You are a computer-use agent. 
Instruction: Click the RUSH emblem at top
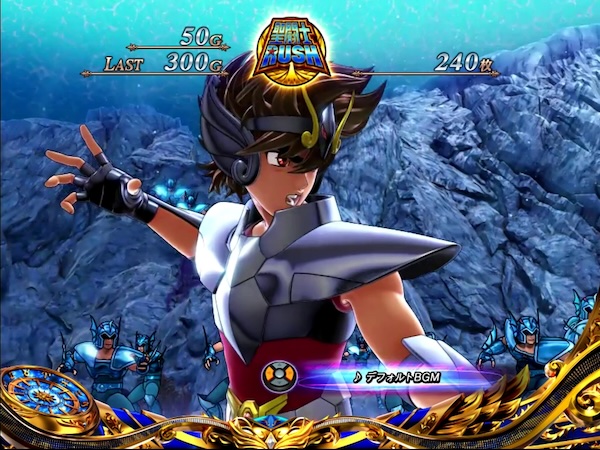(291, 52)
